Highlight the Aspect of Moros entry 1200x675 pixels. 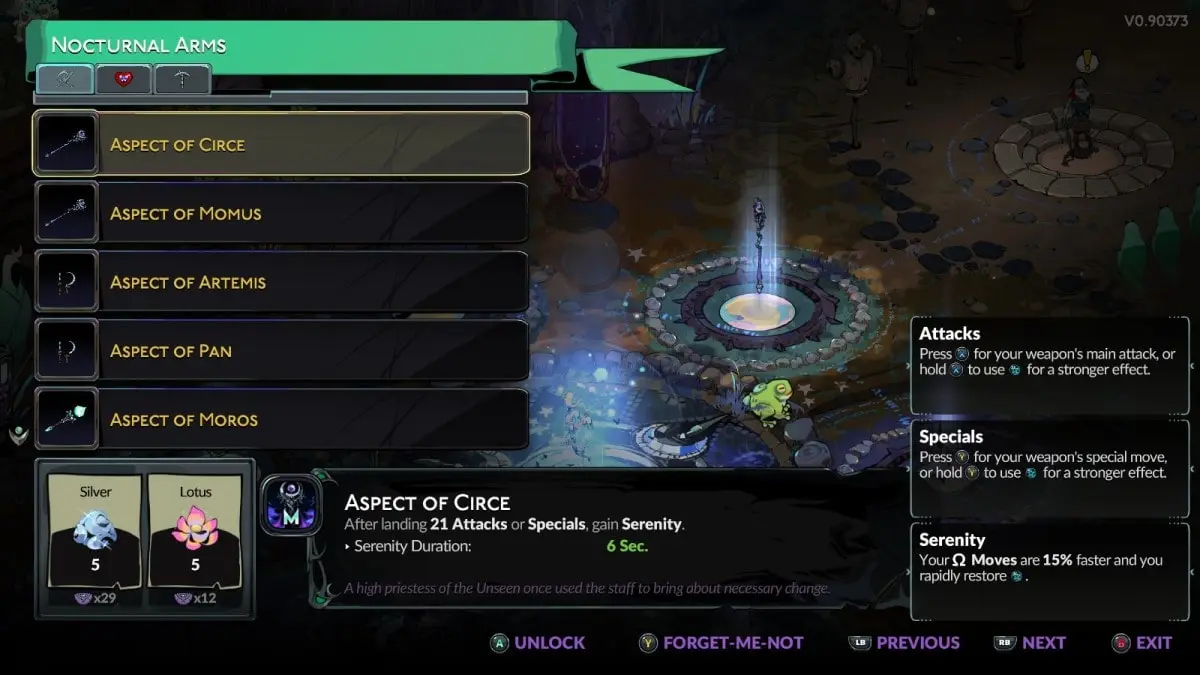click(x=281, y=420)
